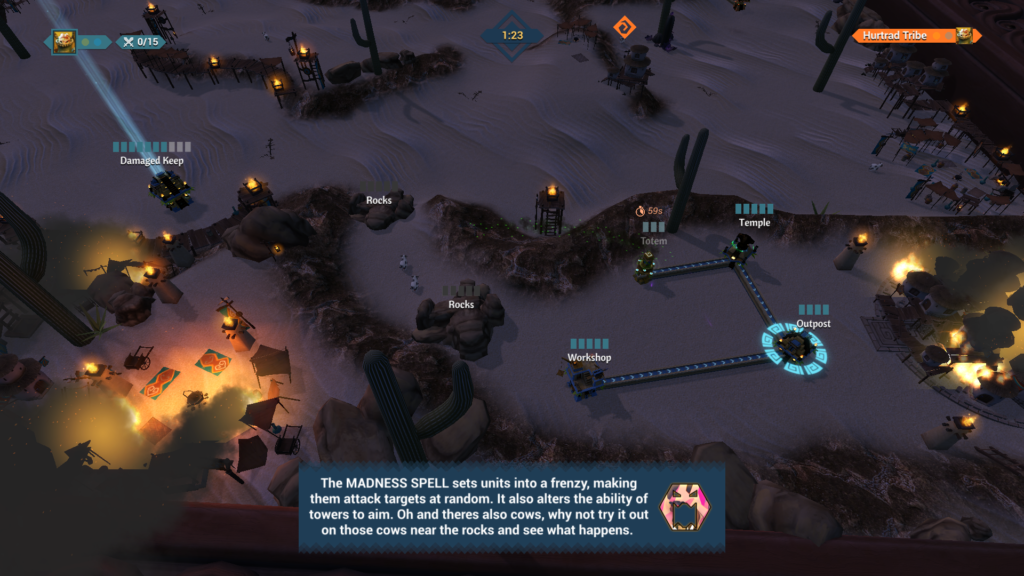
Task: Select the Damaged Keep building
Action: click(168, 187)
